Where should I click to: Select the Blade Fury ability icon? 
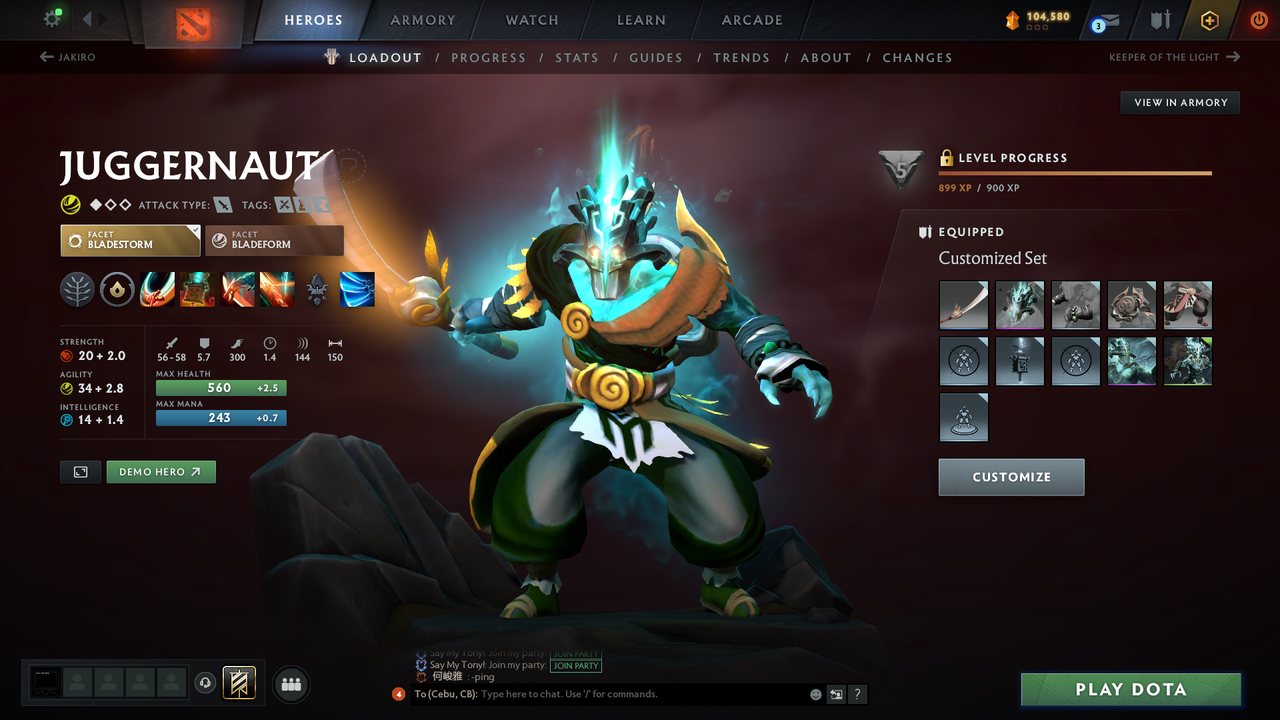157,289
